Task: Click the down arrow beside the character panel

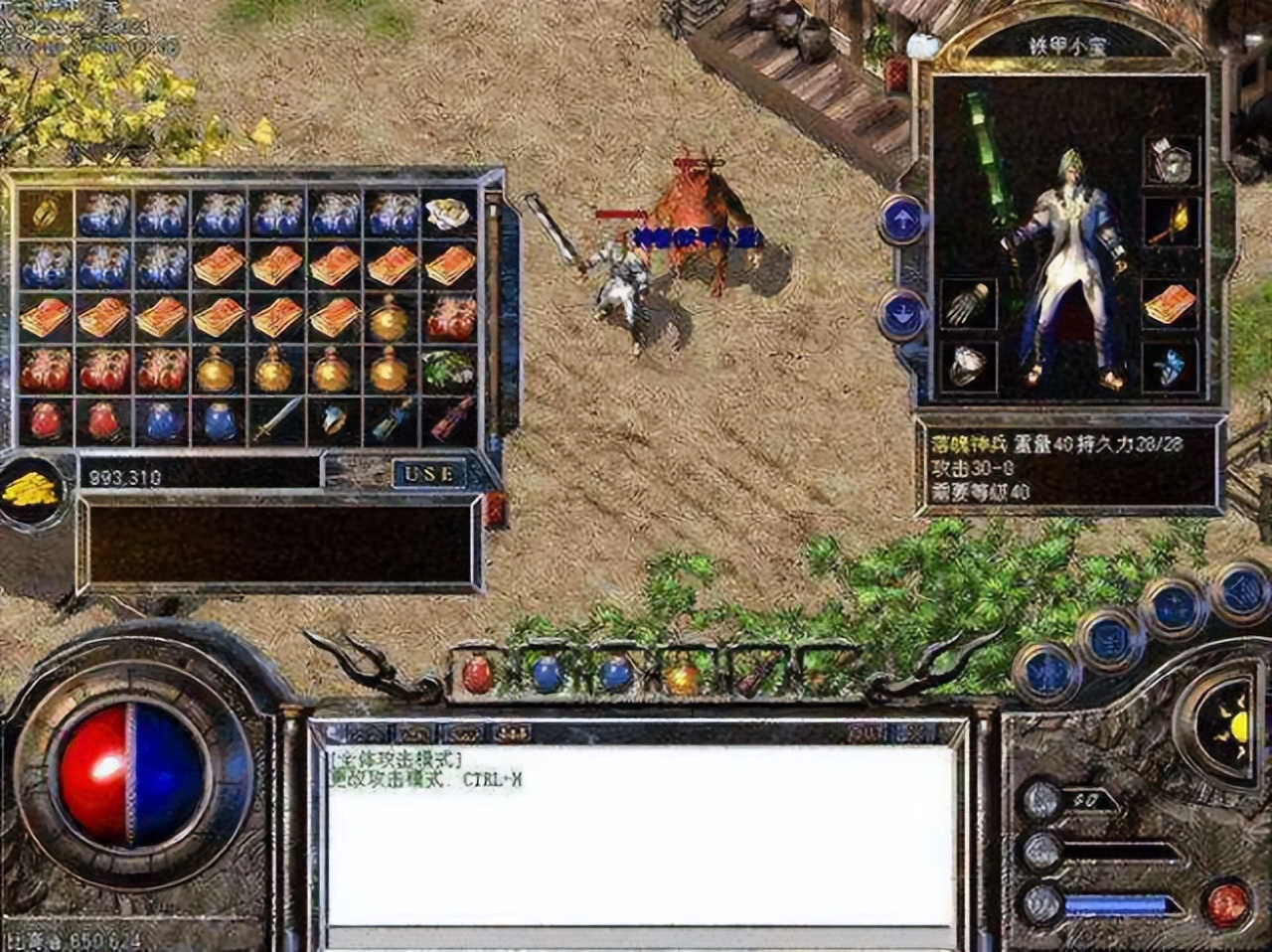Action: [902, 312]
